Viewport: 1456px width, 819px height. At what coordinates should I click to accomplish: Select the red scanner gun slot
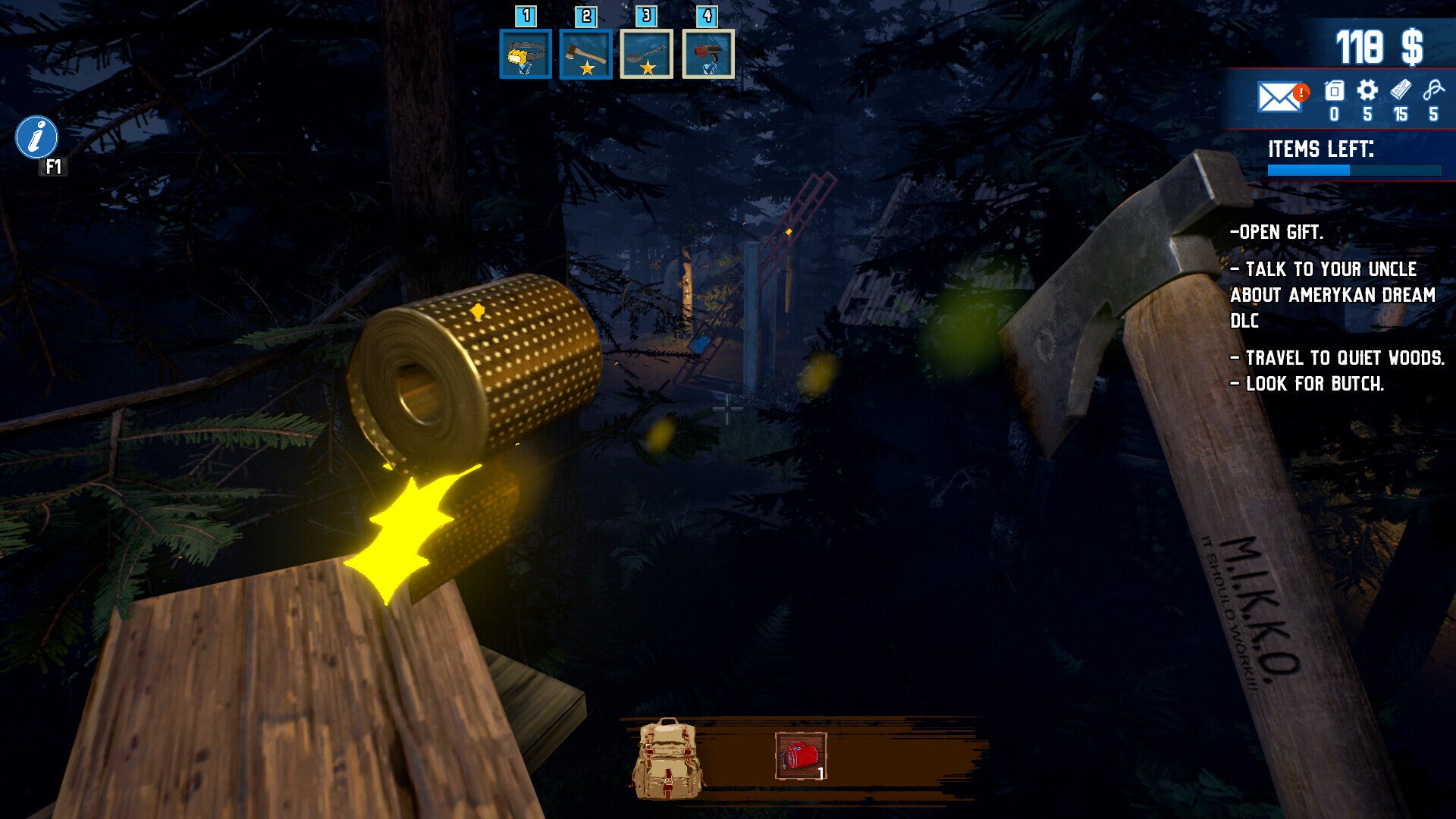708,54
